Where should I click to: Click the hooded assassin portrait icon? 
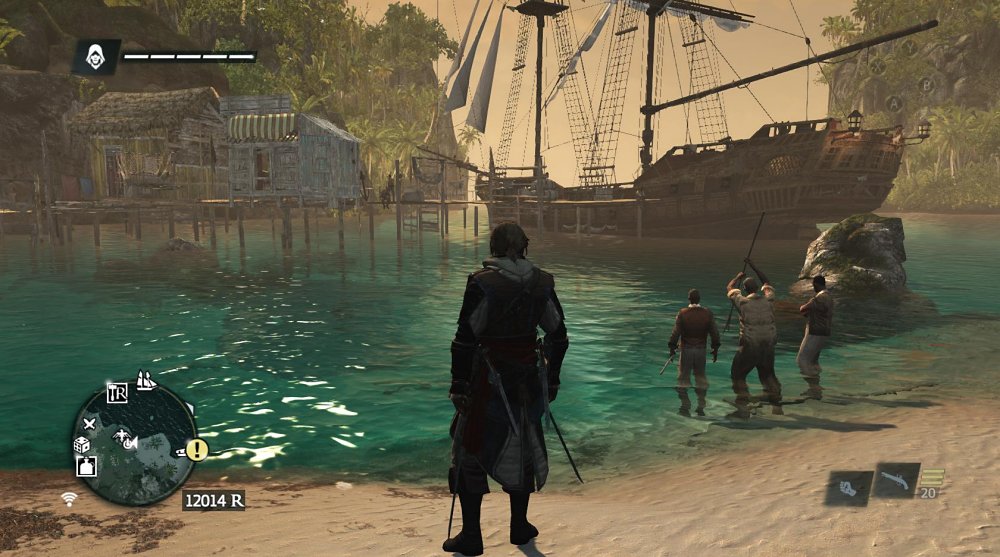pos(95,56)
